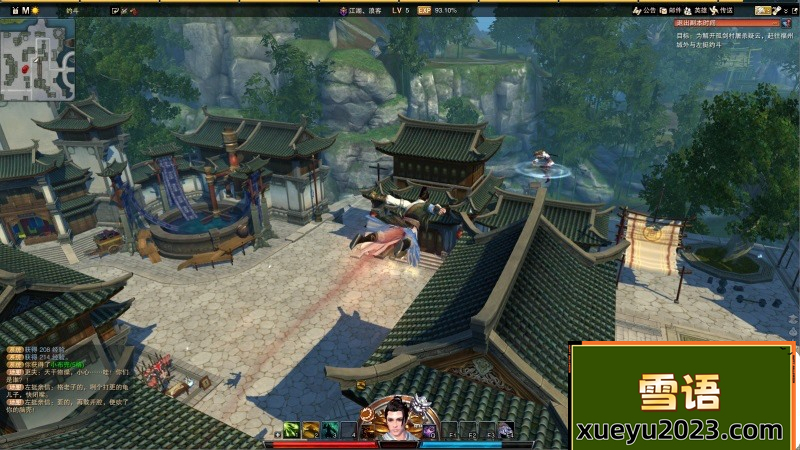Use the purple item in the last hotbar slot

click(x=506, y=430)
